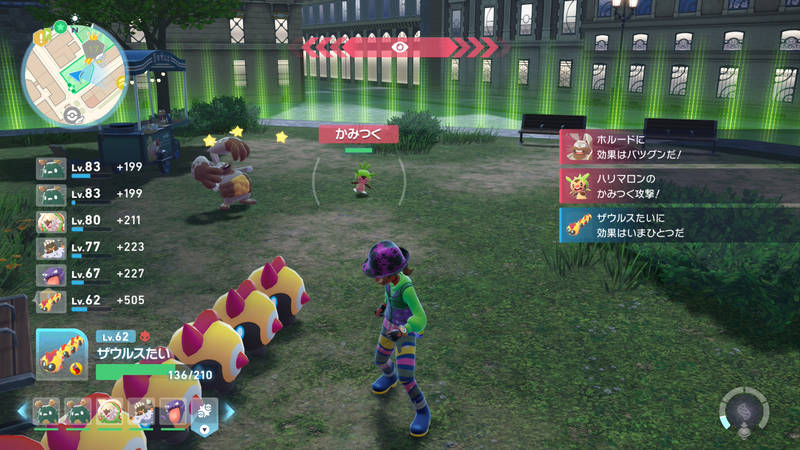This screenshot has height=450, width=800.
Task: Click the active ザウルスたい portrait card
Action: pos(62,353)
